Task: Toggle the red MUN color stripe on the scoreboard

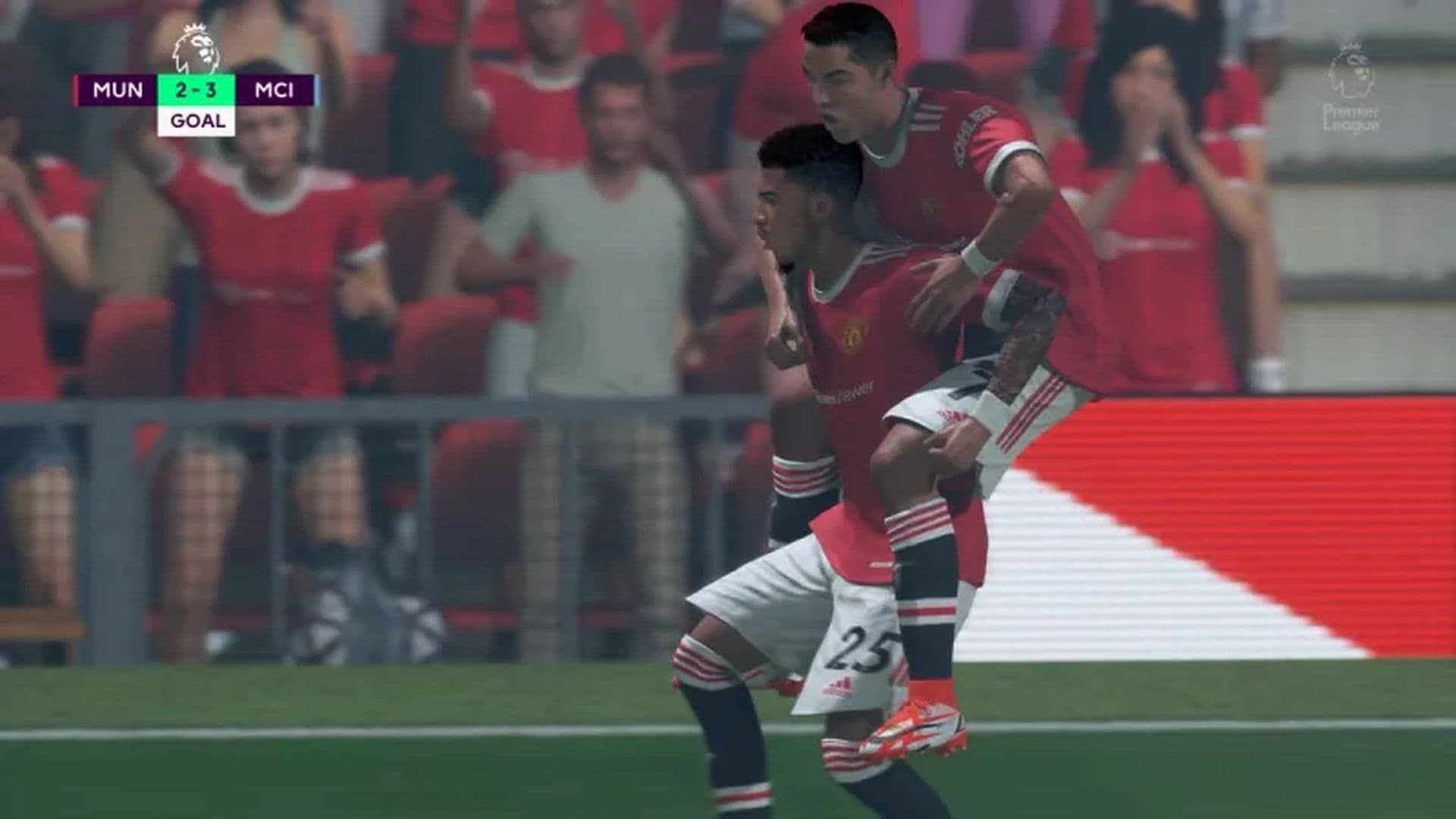Action: 77,89
